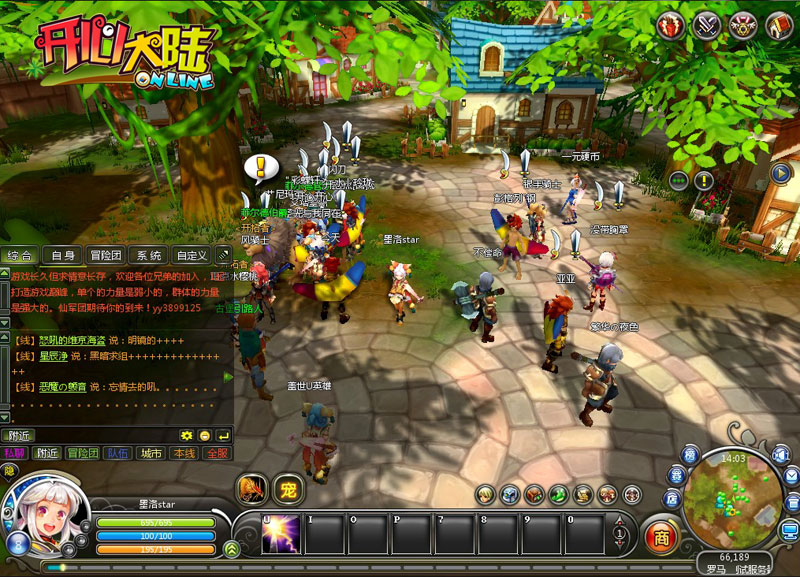Open chat settings gear icon

tap(186, 435)
